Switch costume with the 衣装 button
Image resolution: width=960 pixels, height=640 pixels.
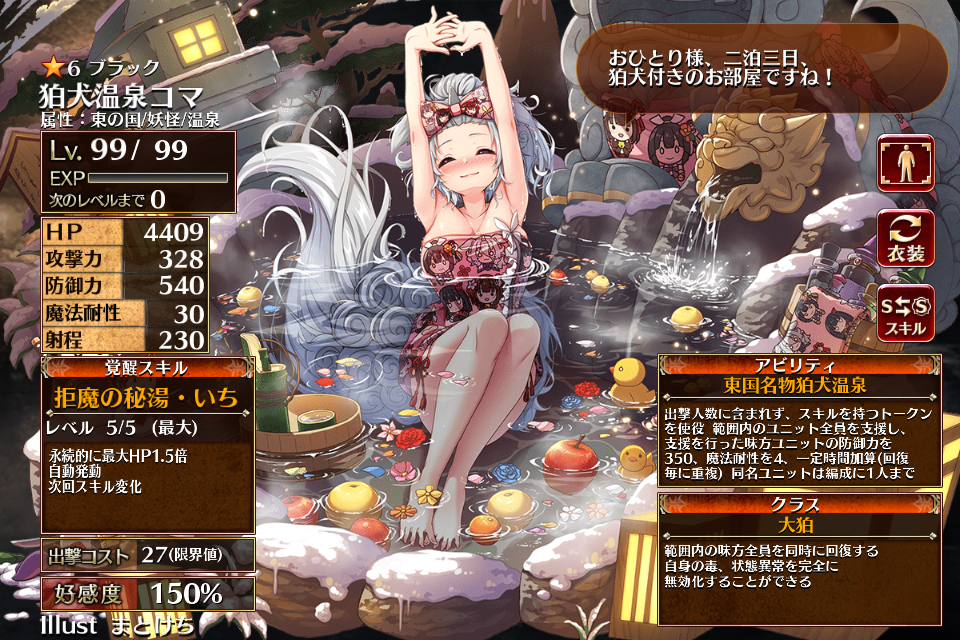point(906,238)
